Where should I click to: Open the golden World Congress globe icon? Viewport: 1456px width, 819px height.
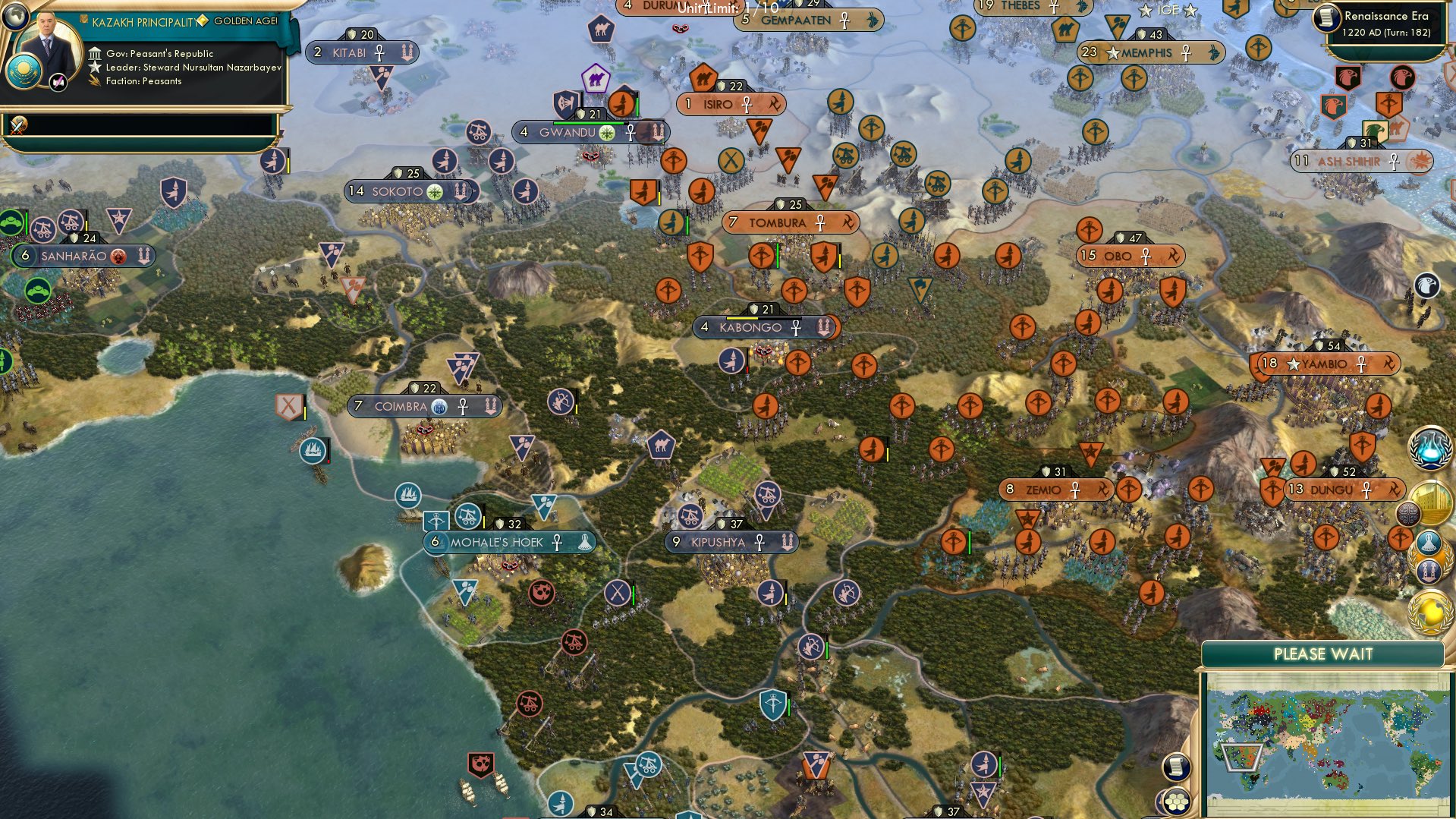(1426, 612)
